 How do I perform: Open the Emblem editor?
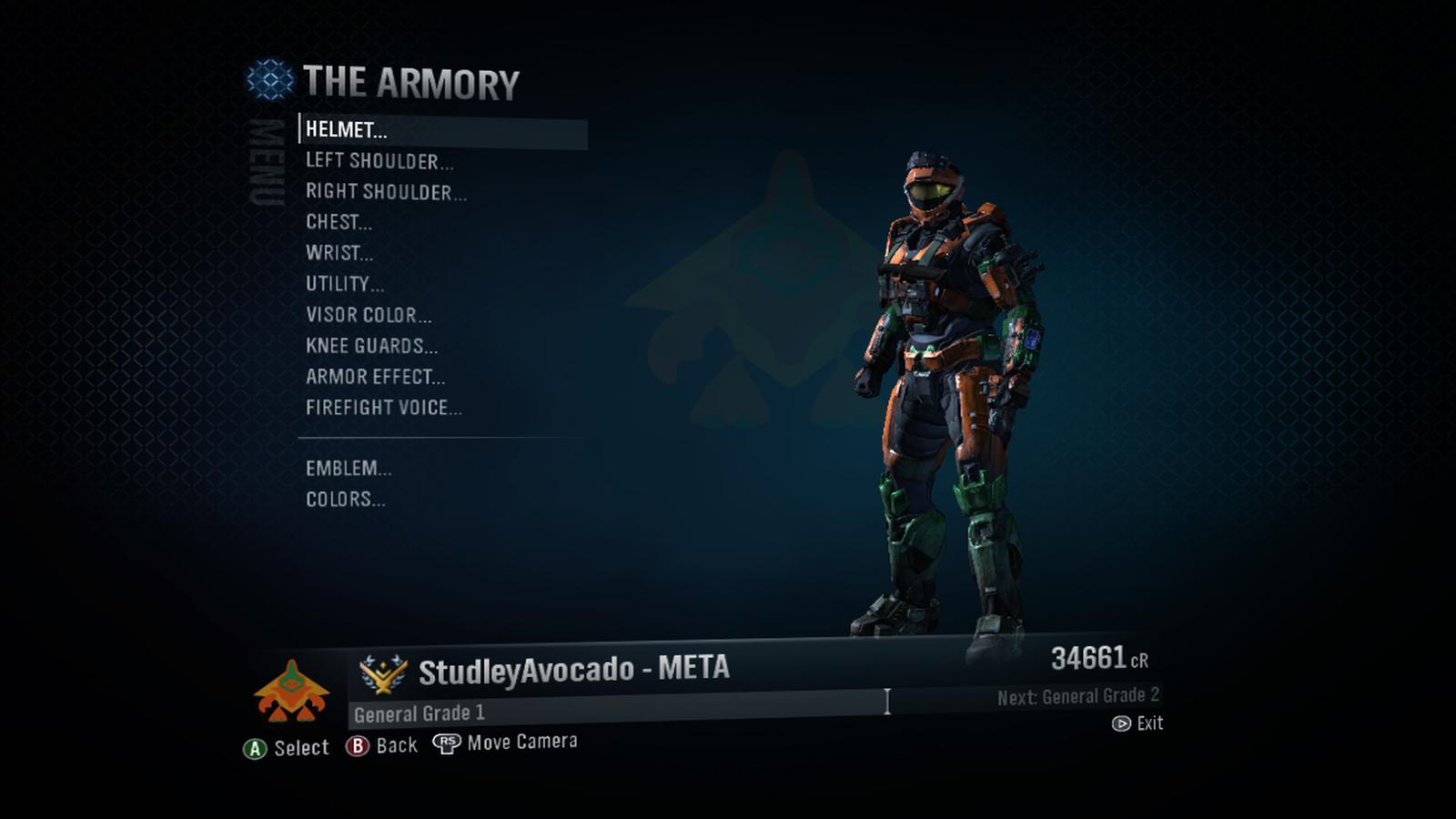(349, 469)
